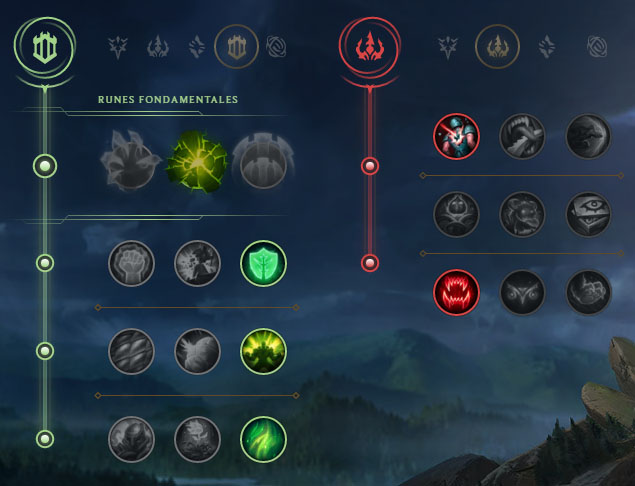635x486 pixels.
Task: Choose the Taste of Blood rune
Action: pos(523,136)
